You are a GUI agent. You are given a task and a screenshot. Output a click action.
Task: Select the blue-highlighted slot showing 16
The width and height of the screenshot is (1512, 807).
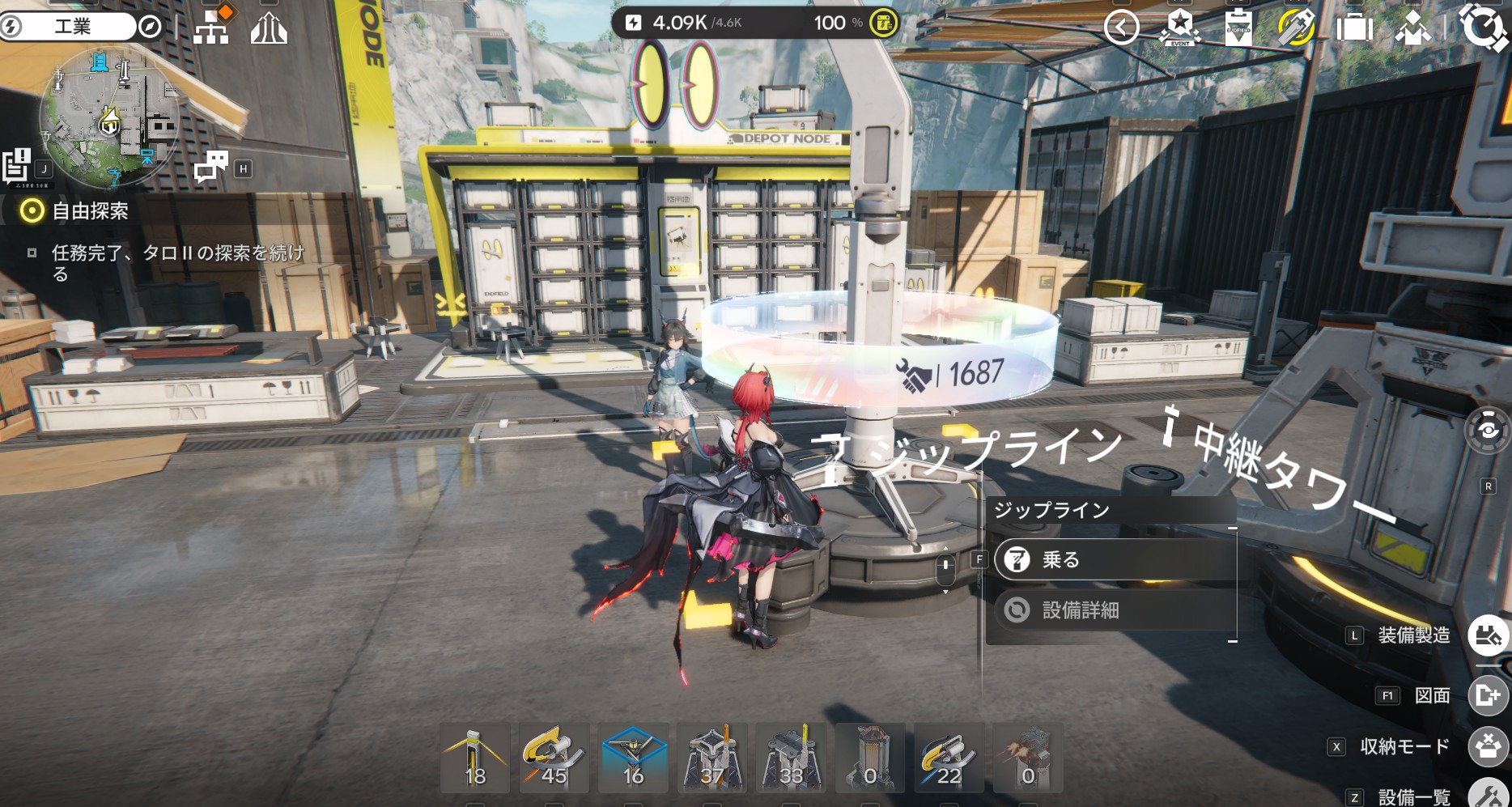(633, 758)
